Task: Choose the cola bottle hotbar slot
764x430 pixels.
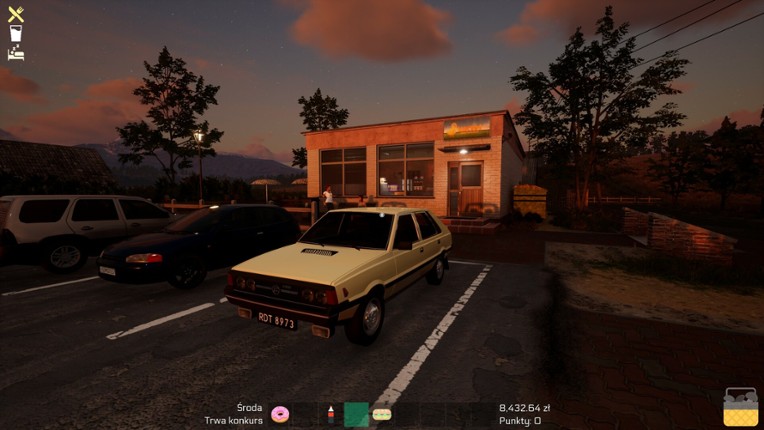Action: (x=330, y=414)
